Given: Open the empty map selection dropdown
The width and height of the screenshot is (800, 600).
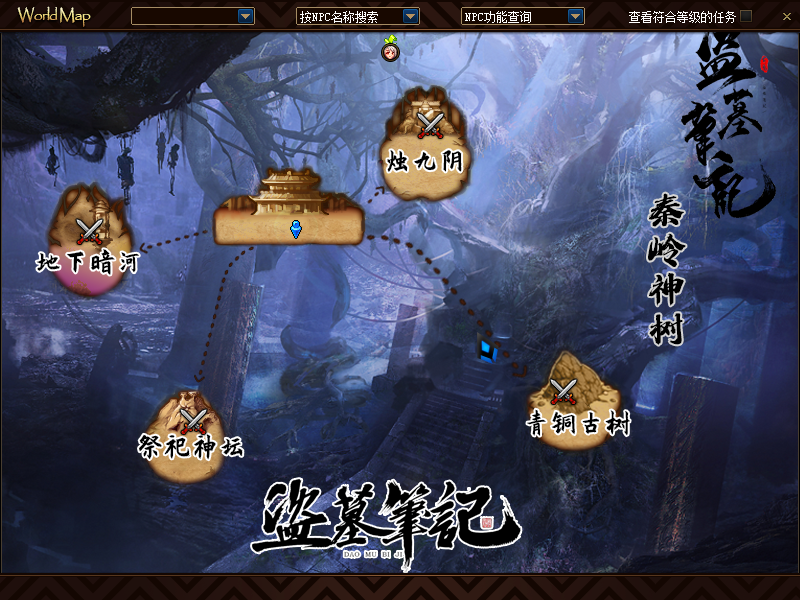Looking at the screenshot, I should 245,16.
